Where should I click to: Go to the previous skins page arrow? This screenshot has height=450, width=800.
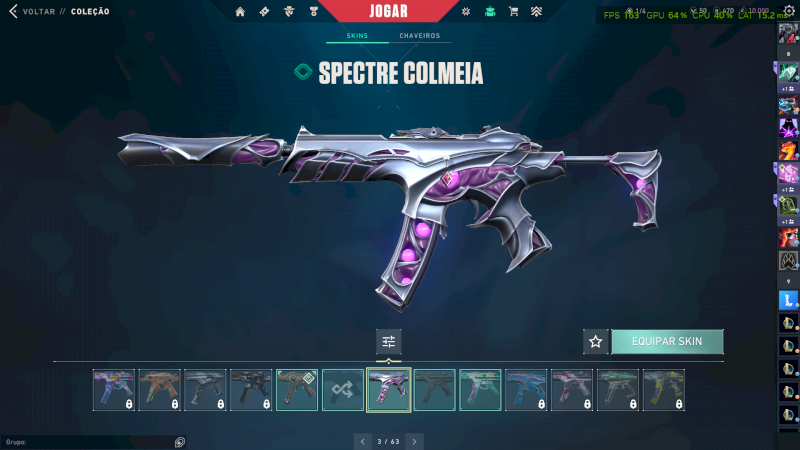361,441
